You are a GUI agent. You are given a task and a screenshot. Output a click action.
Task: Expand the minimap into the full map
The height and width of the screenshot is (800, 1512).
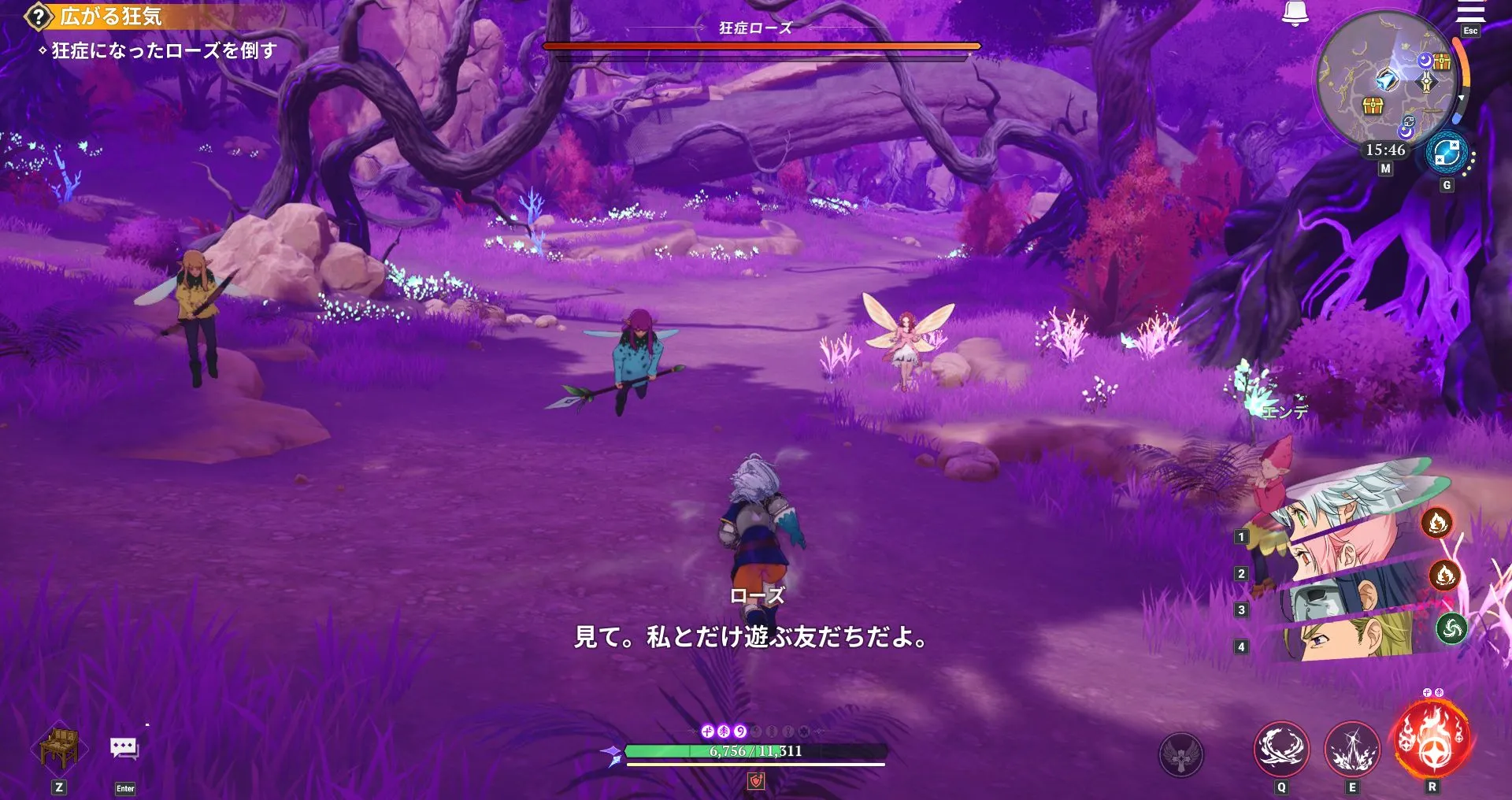pyautogui.click(x=1389, y=83)
